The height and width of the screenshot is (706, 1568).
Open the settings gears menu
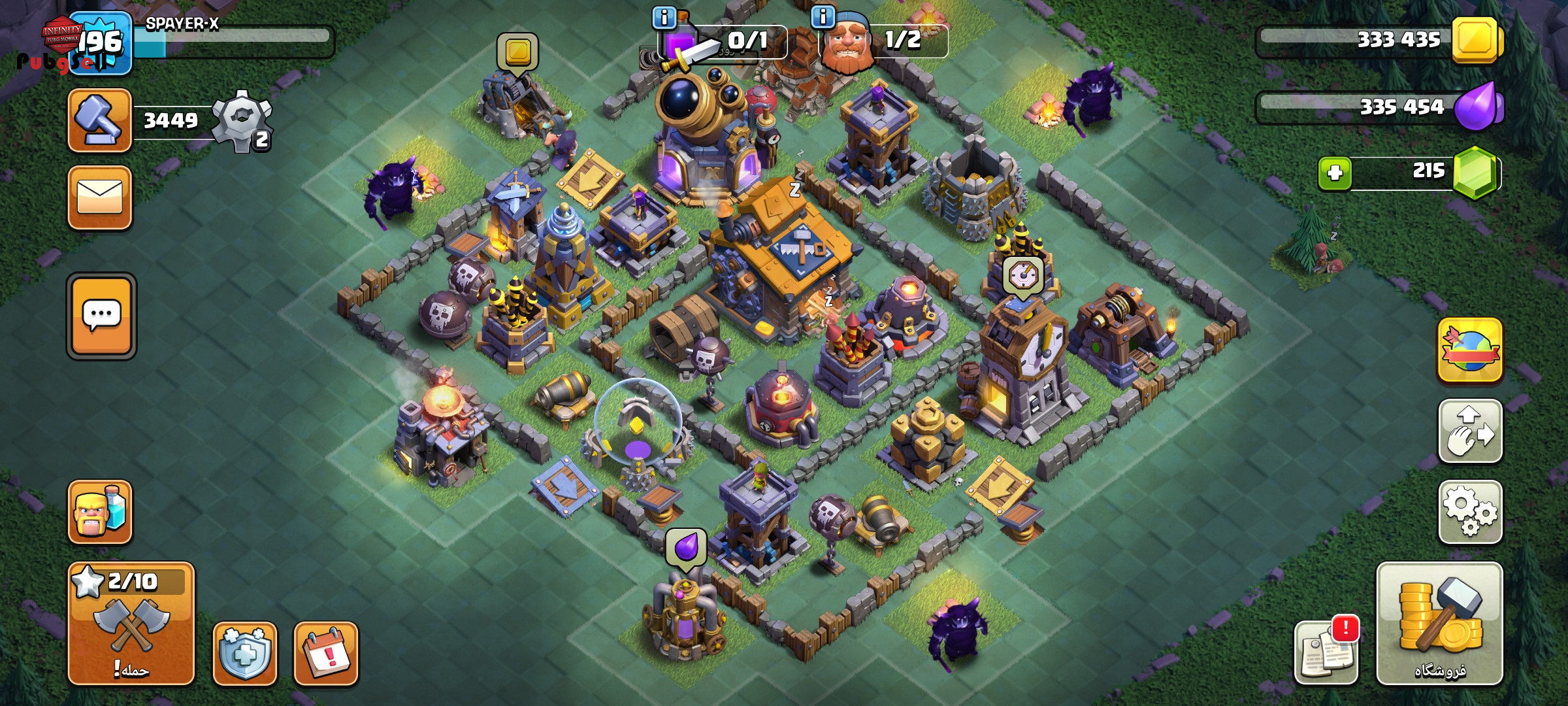pyautogui.click(x=1470, y=512)
